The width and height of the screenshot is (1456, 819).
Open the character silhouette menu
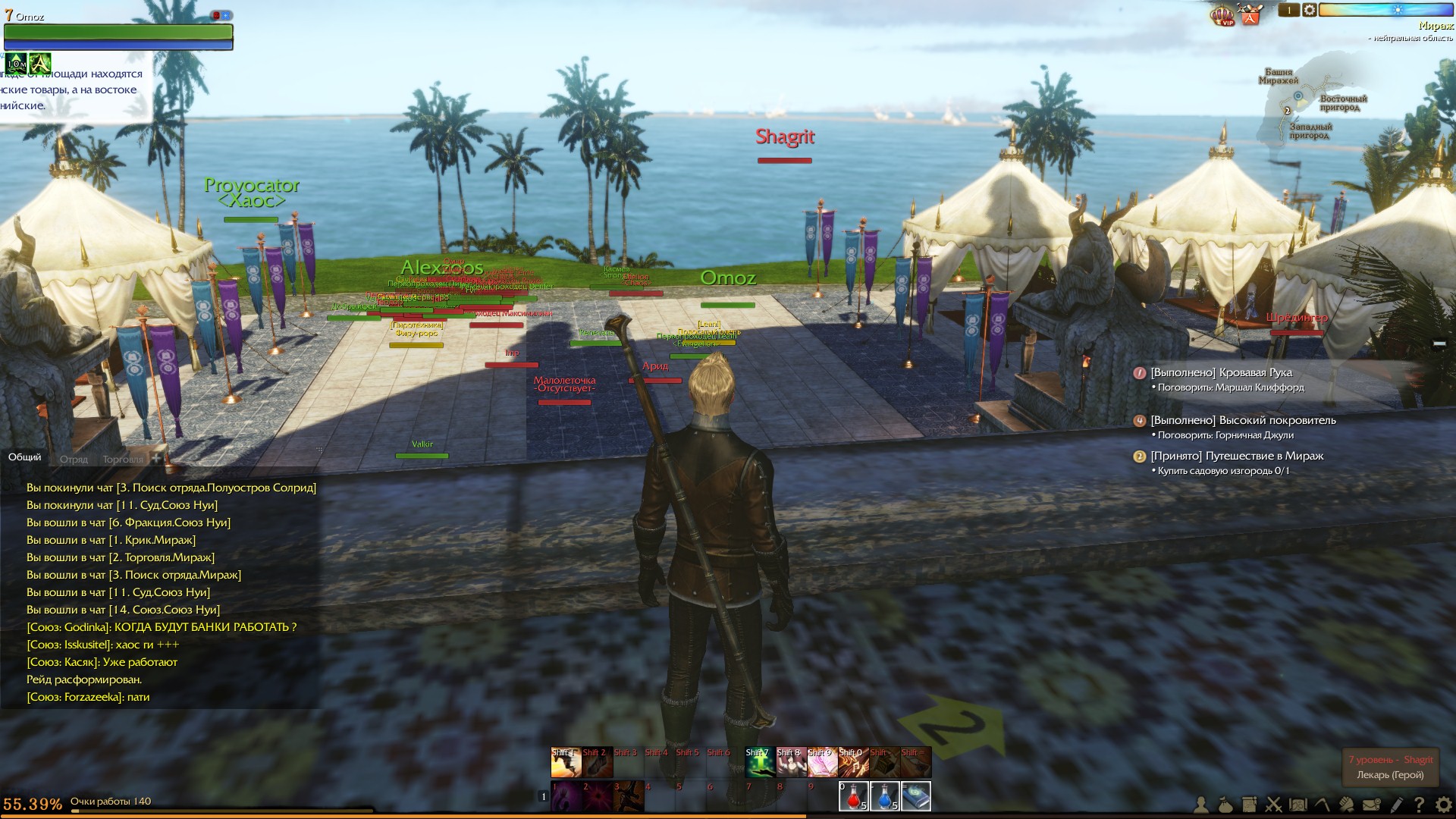click(x=1202, y=805)
